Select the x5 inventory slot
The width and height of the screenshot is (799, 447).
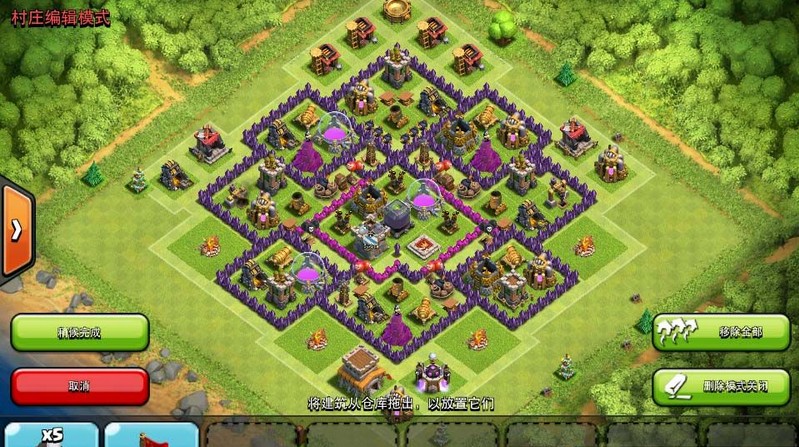[x=50, y=435]
